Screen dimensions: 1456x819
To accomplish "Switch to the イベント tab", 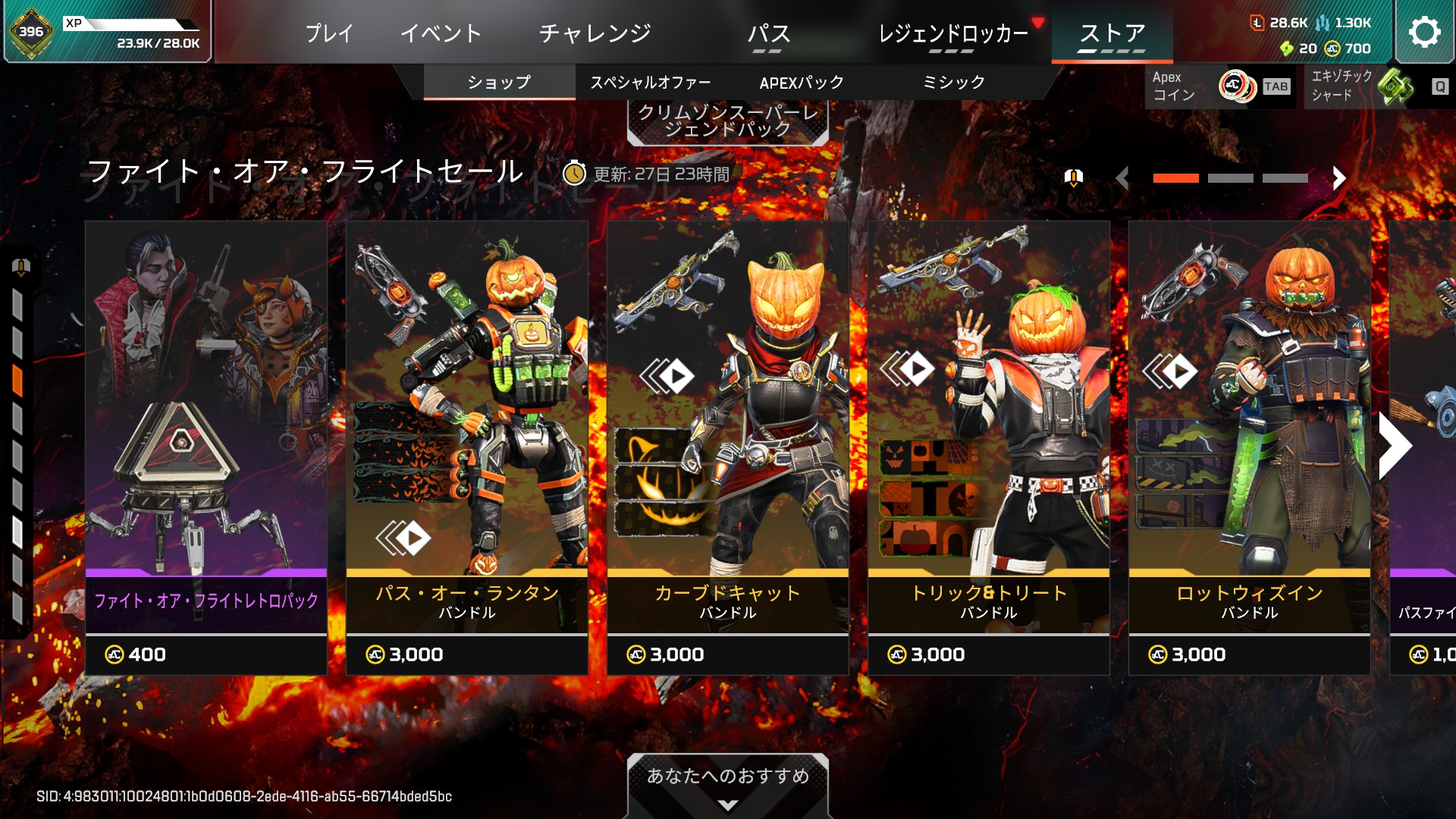I will click(x=441, y=33).
